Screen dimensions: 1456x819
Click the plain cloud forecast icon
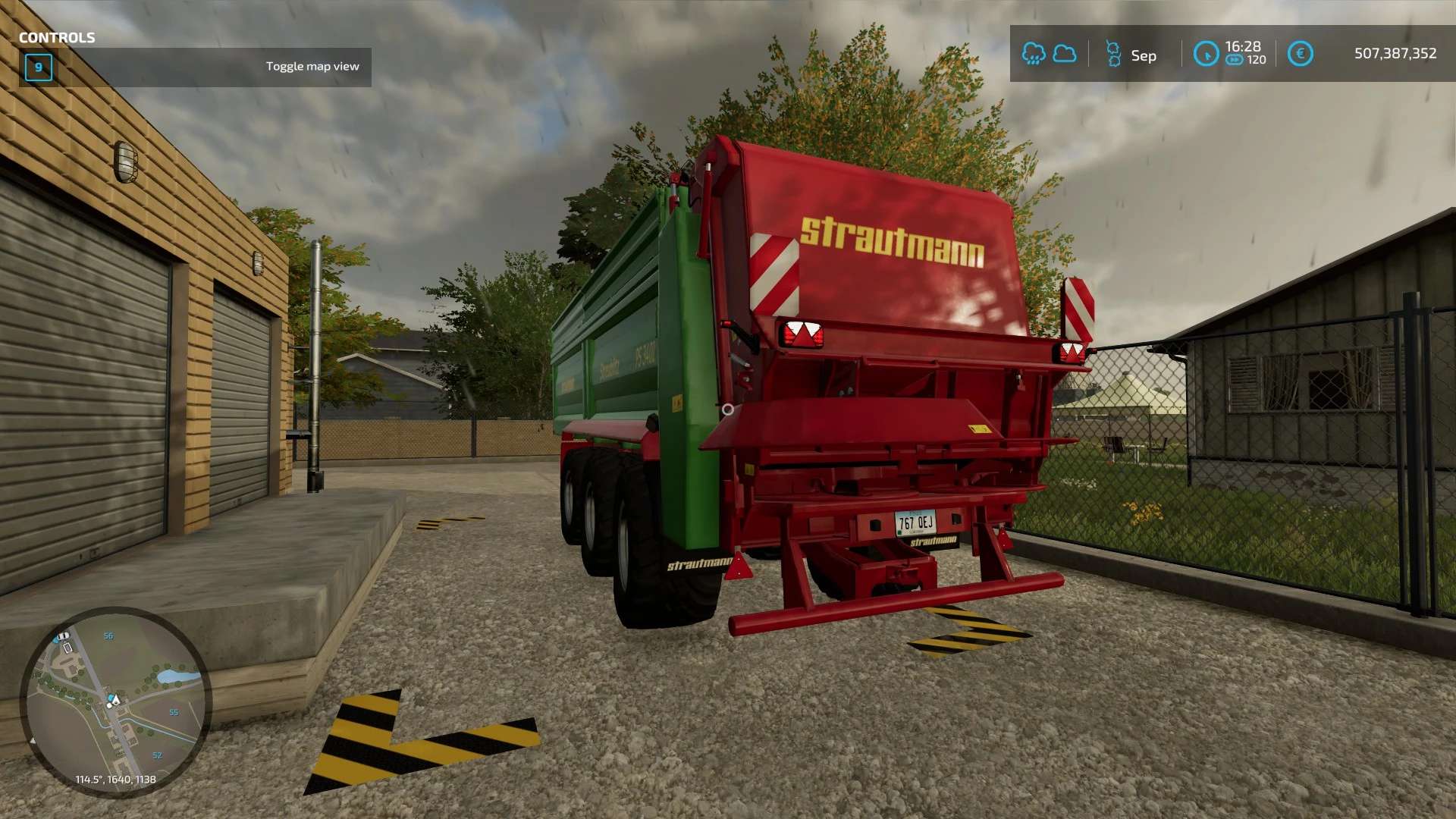[x=1065, y=54]
